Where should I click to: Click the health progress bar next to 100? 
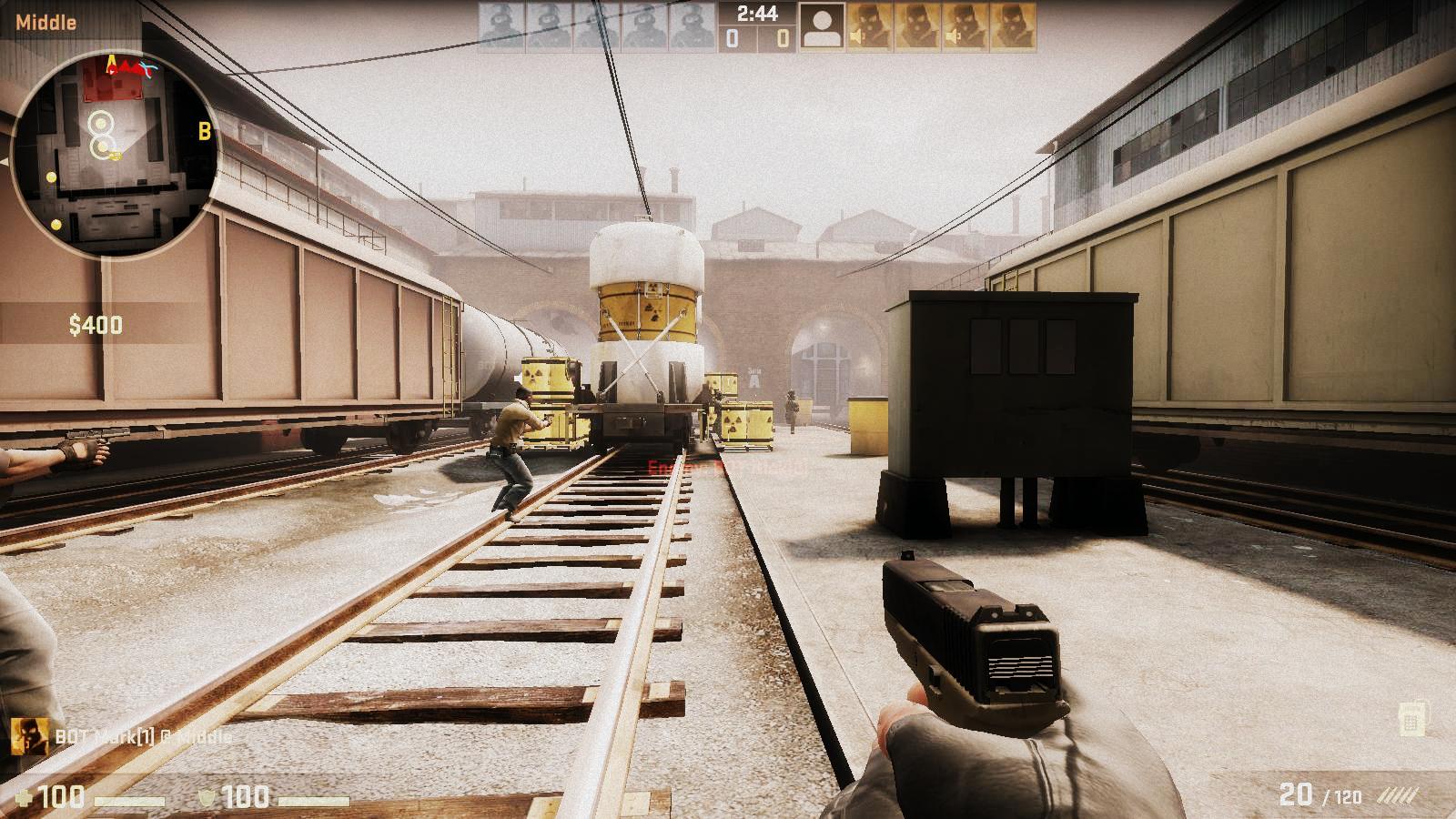[130, 799]
